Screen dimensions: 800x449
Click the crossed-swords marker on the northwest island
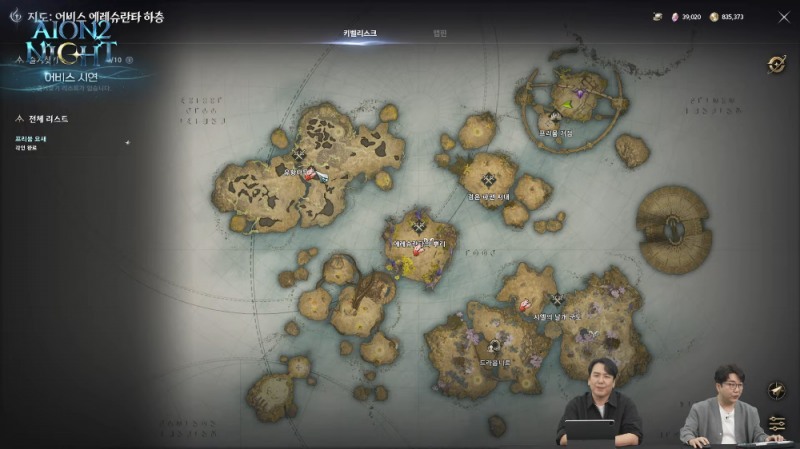[x=299, y=155]
